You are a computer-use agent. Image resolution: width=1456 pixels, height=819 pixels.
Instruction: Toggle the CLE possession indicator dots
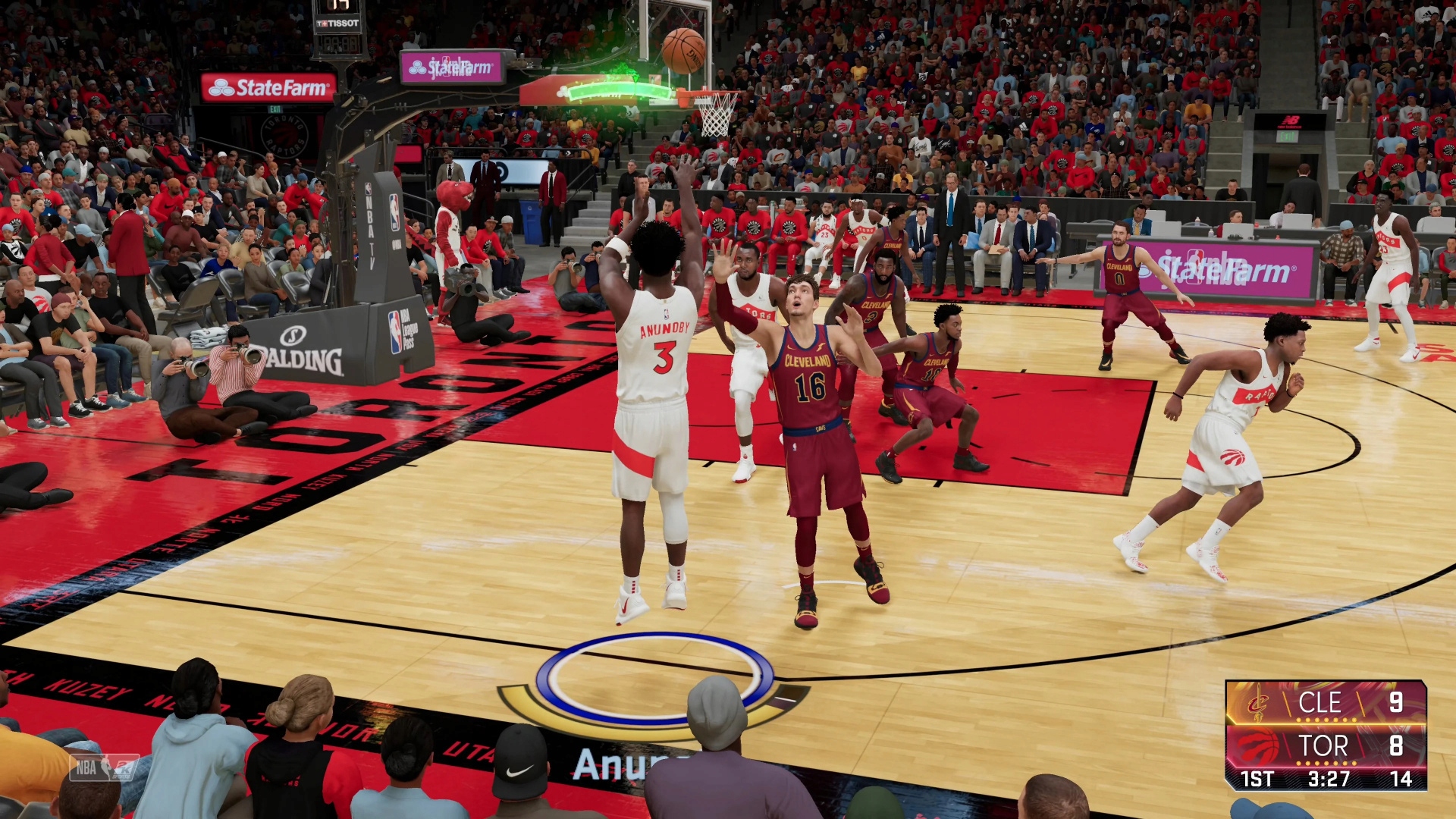tap(1326, 719)
